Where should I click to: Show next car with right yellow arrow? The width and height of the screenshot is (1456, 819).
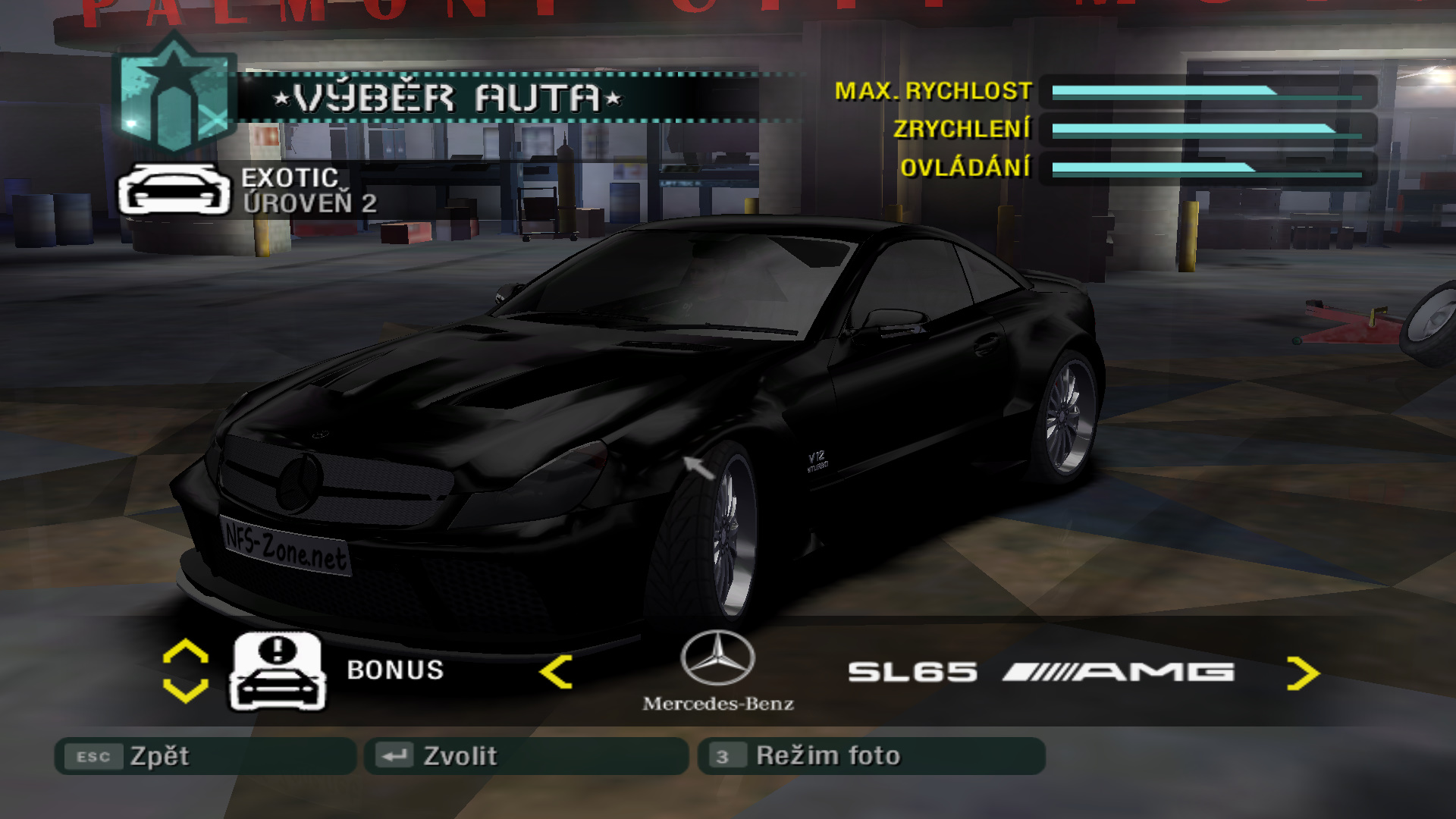coord(1303,673)
